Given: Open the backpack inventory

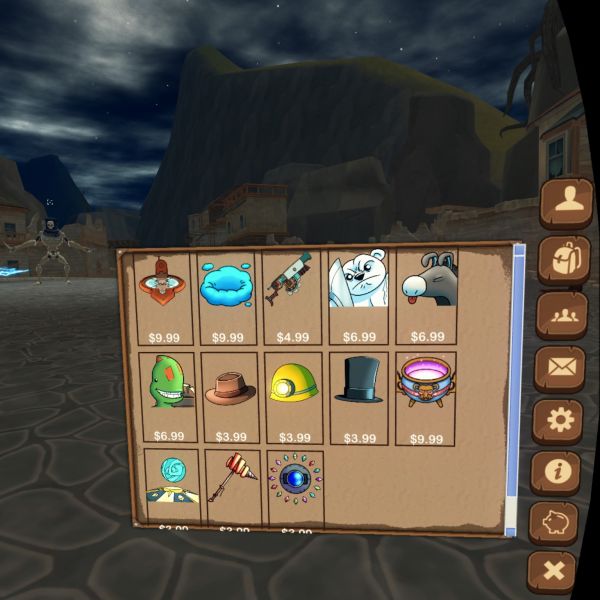Looking at the screenshot, I should (564, 260).
